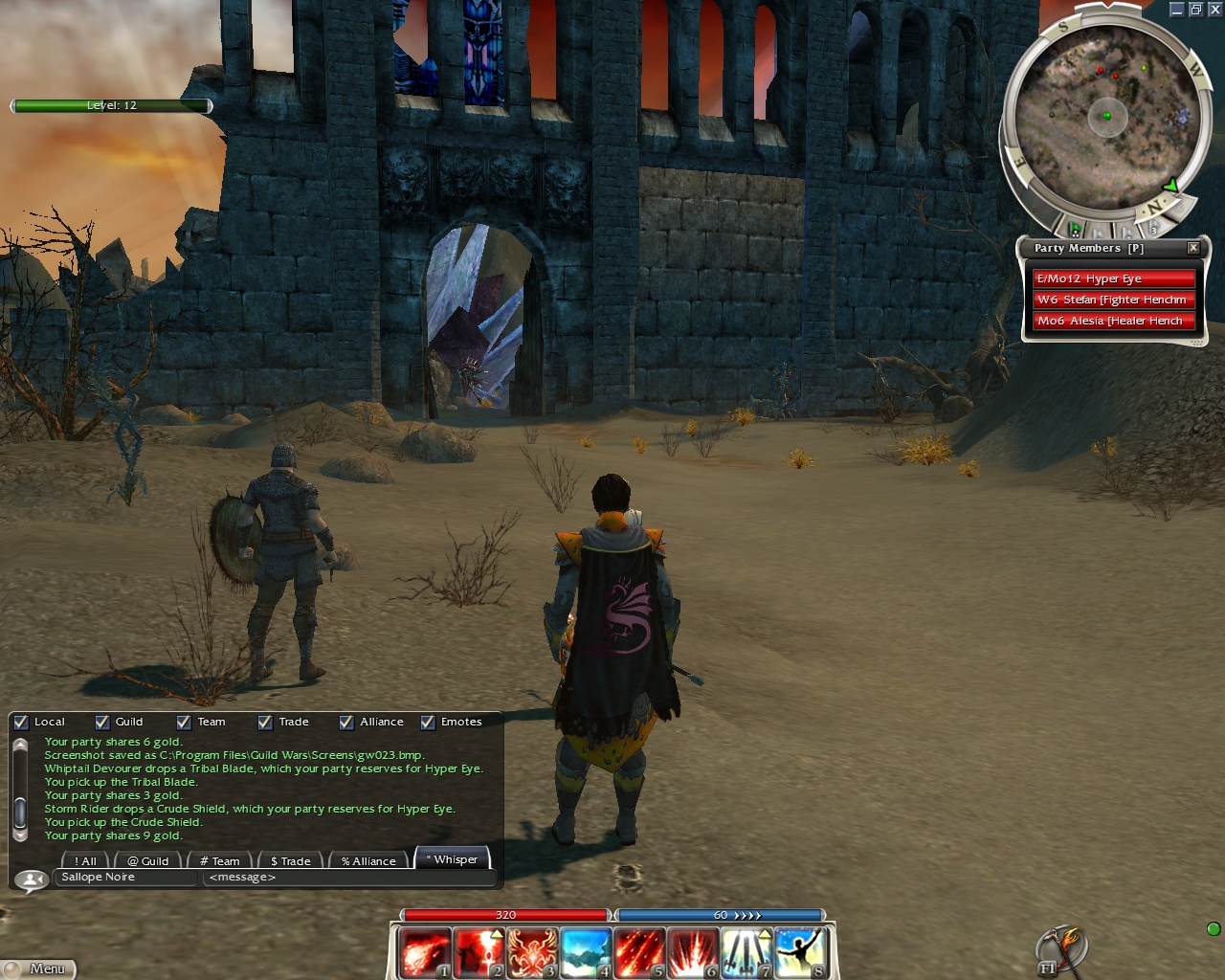This screenshot has width=1225, height=980.
Task: Select Stefan the Fighter Henchman in party list
Action: 1113,300
